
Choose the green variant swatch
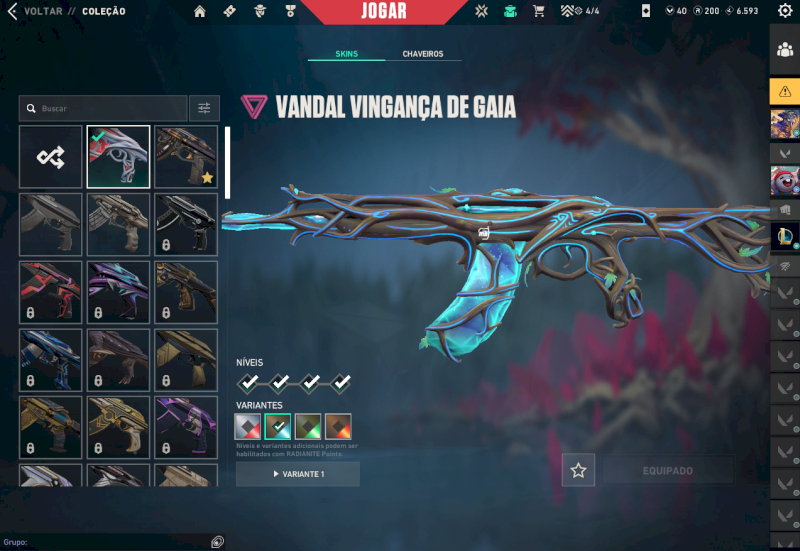coord(308,427)
